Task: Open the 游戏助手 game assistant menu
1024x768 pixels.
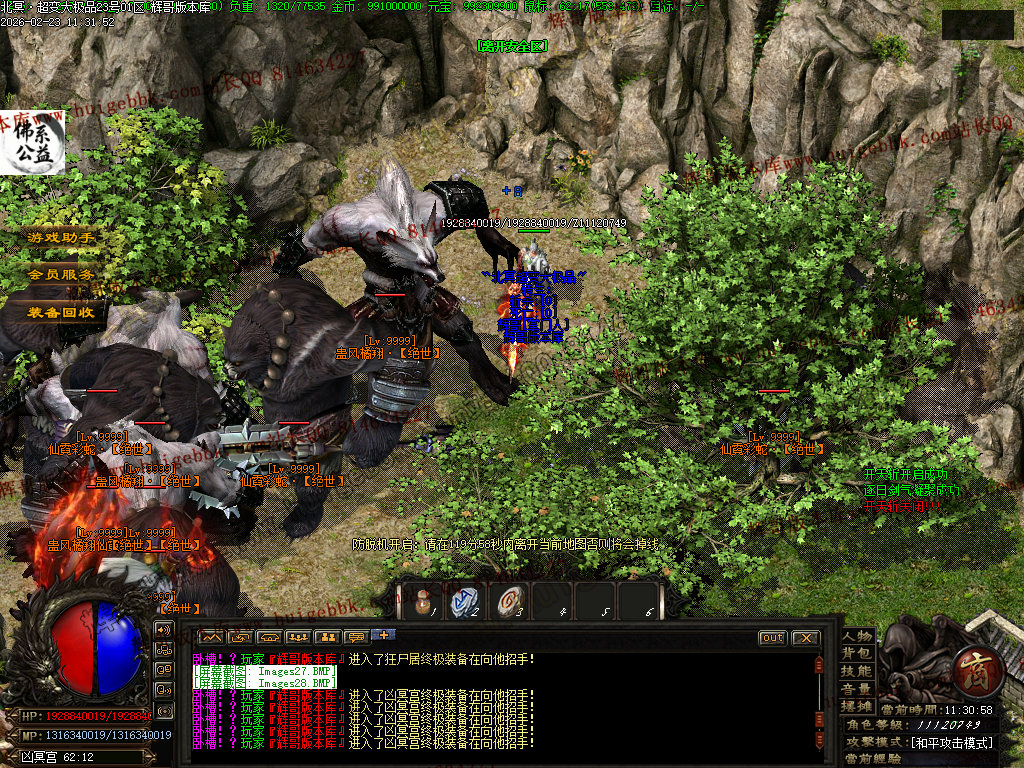Action: [x=62, y=238]
